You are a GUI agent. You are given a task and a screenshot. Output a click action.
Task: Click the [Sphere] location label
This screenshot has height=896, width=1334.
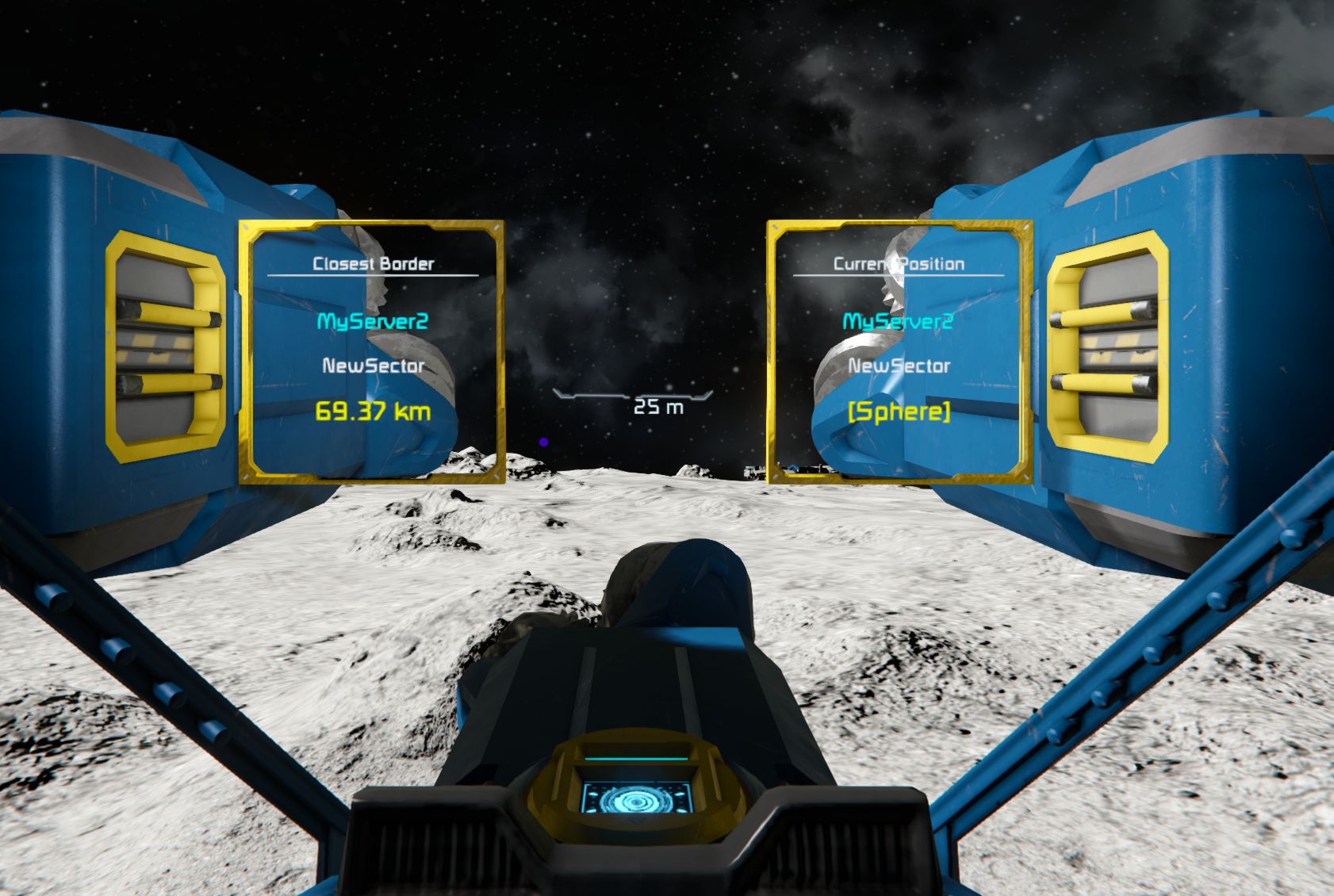click(899, 412)
